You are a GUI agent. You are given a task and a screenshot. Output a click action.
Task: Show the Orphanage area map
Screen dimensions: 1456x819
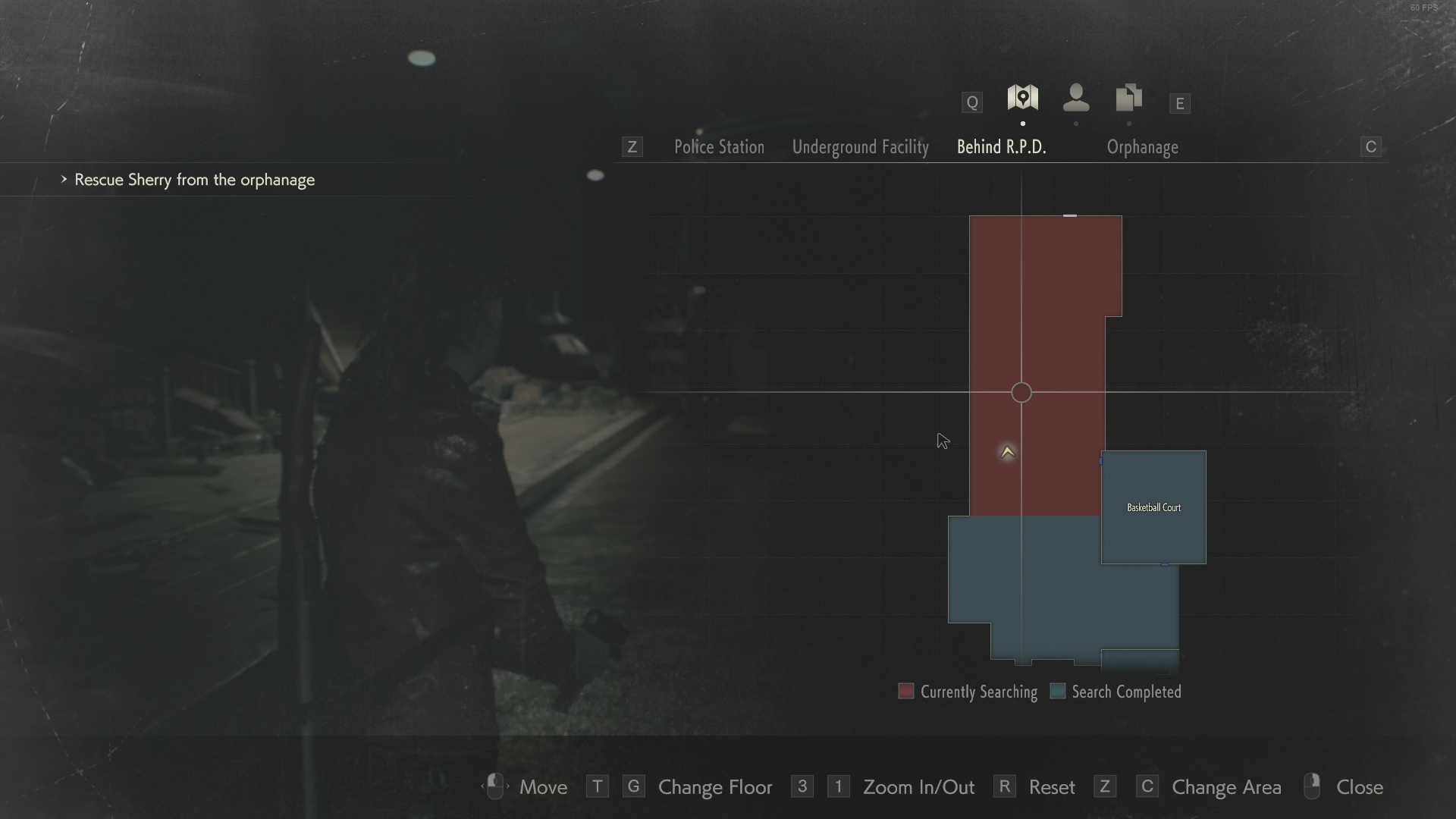click(1142, 147)
